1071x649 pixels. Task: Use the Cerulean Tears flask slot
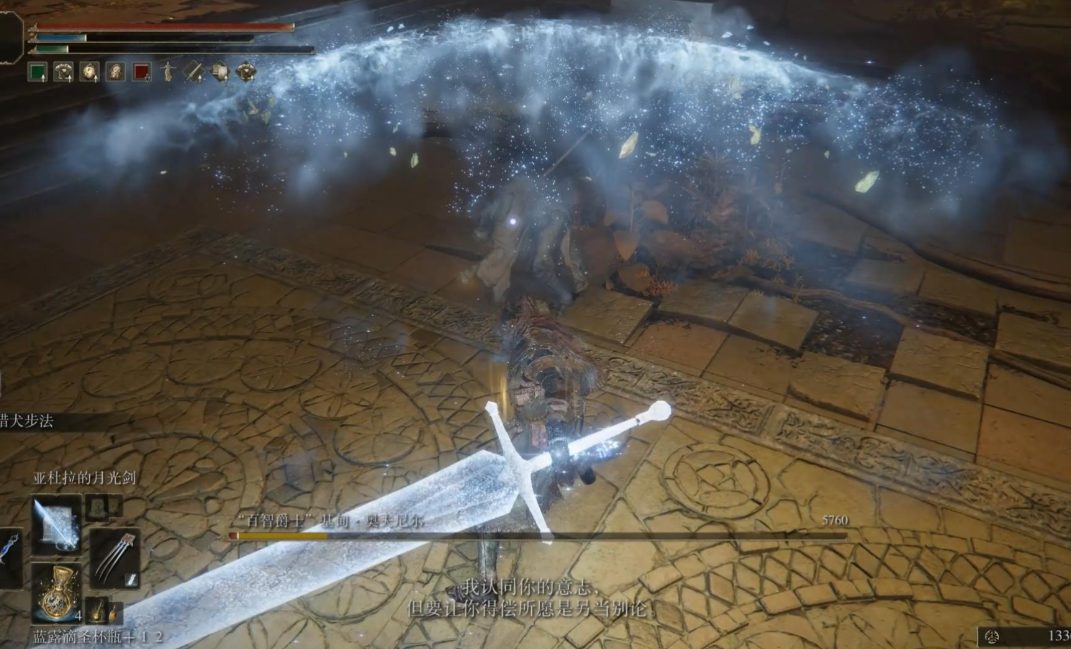[56, 592]
